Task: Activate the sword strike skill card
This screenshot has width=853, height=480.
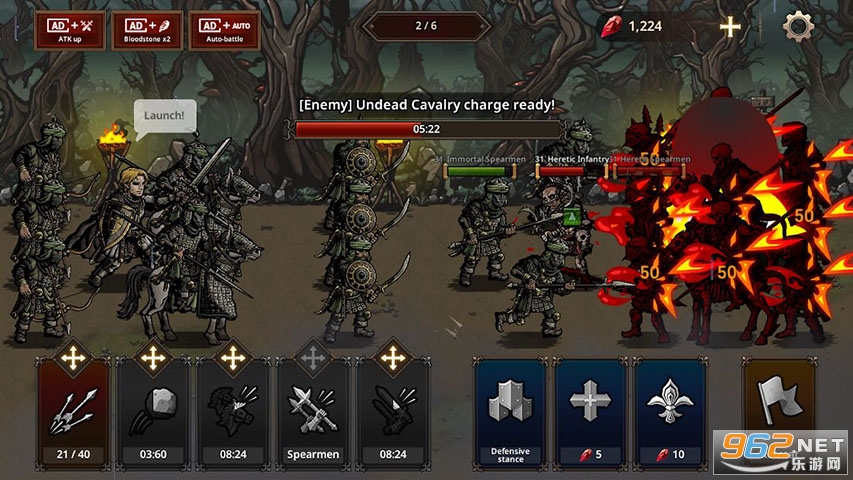Action: (393, 412)
